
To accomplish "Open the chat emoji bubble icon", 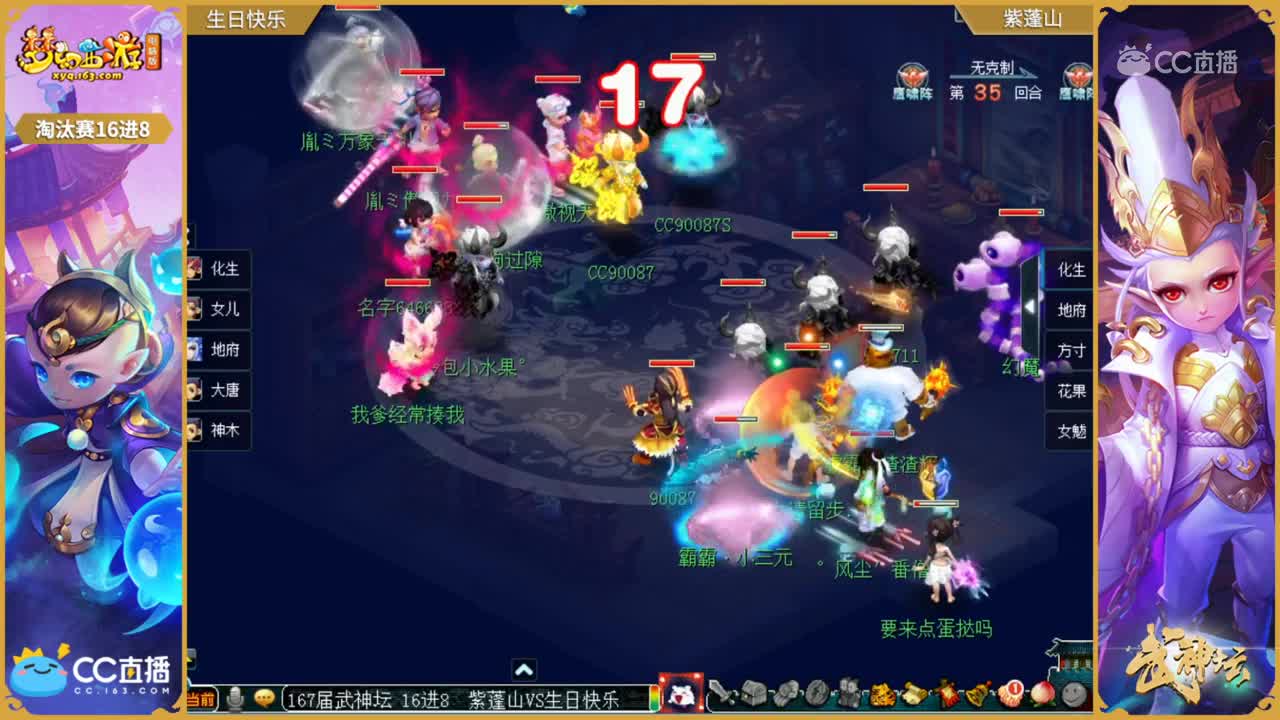I will click(264, 700).
